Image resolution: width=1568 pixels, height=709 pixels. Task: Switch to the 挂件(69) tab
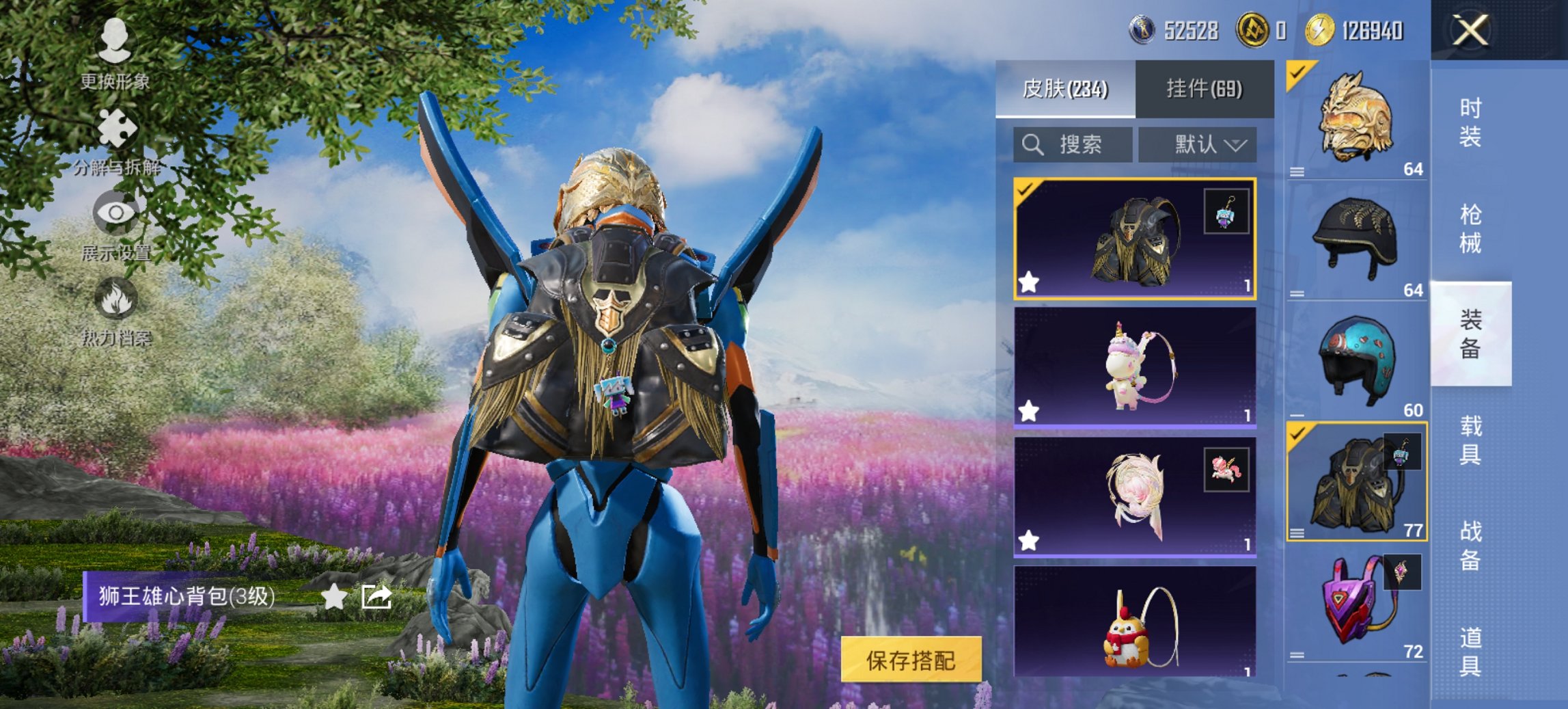click(1205, 90)
